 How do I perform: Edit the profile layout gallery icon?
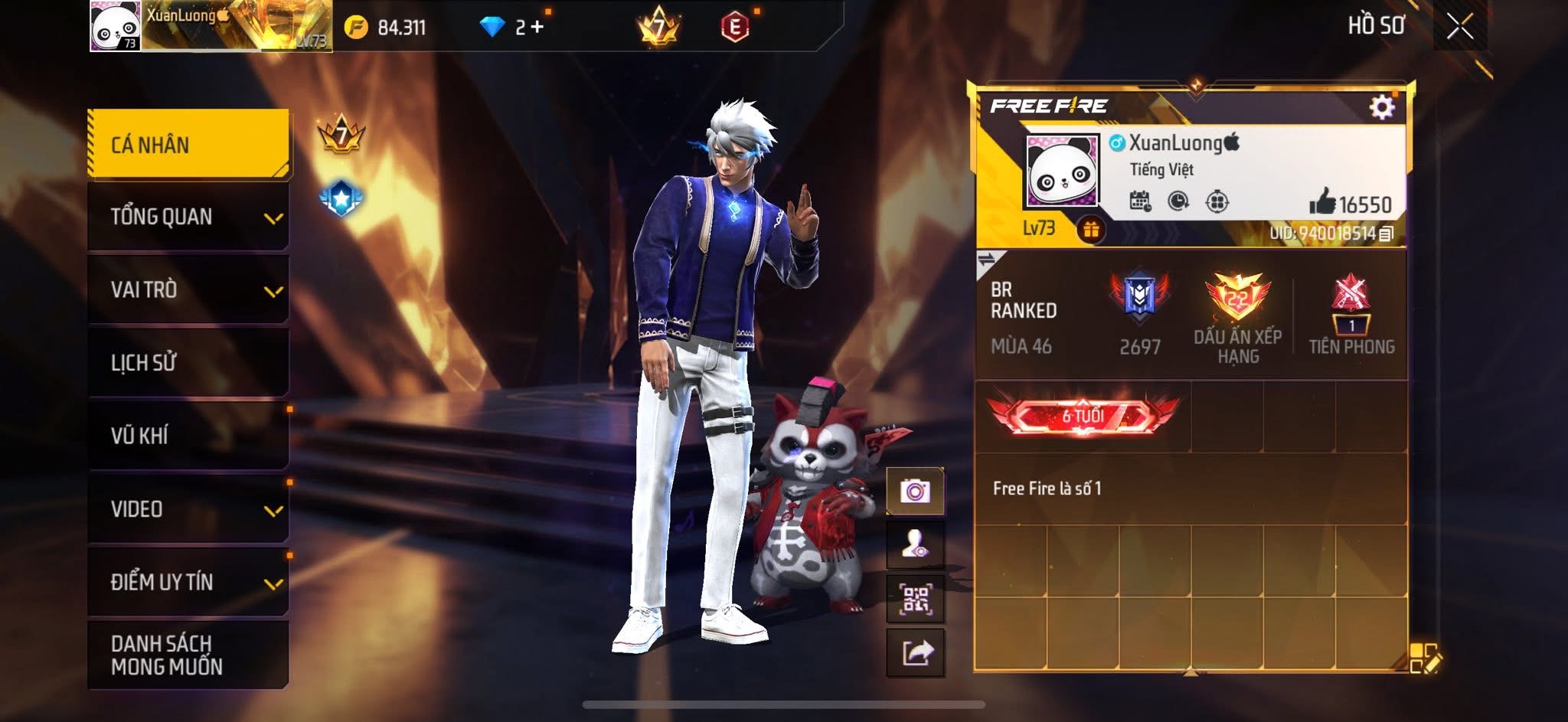(x=1424, y=658)
